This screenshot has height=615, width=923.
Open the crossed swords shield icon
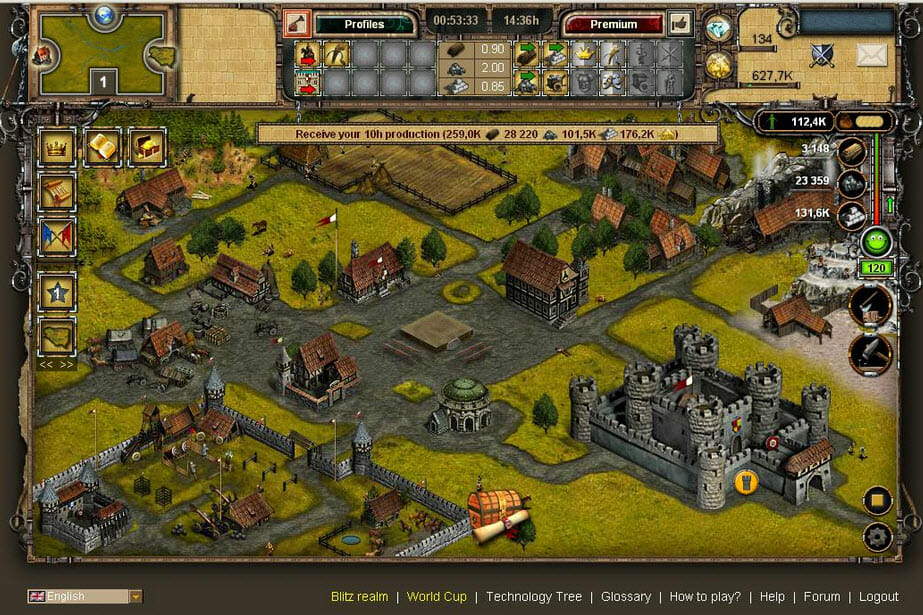[x=823, y=55]
